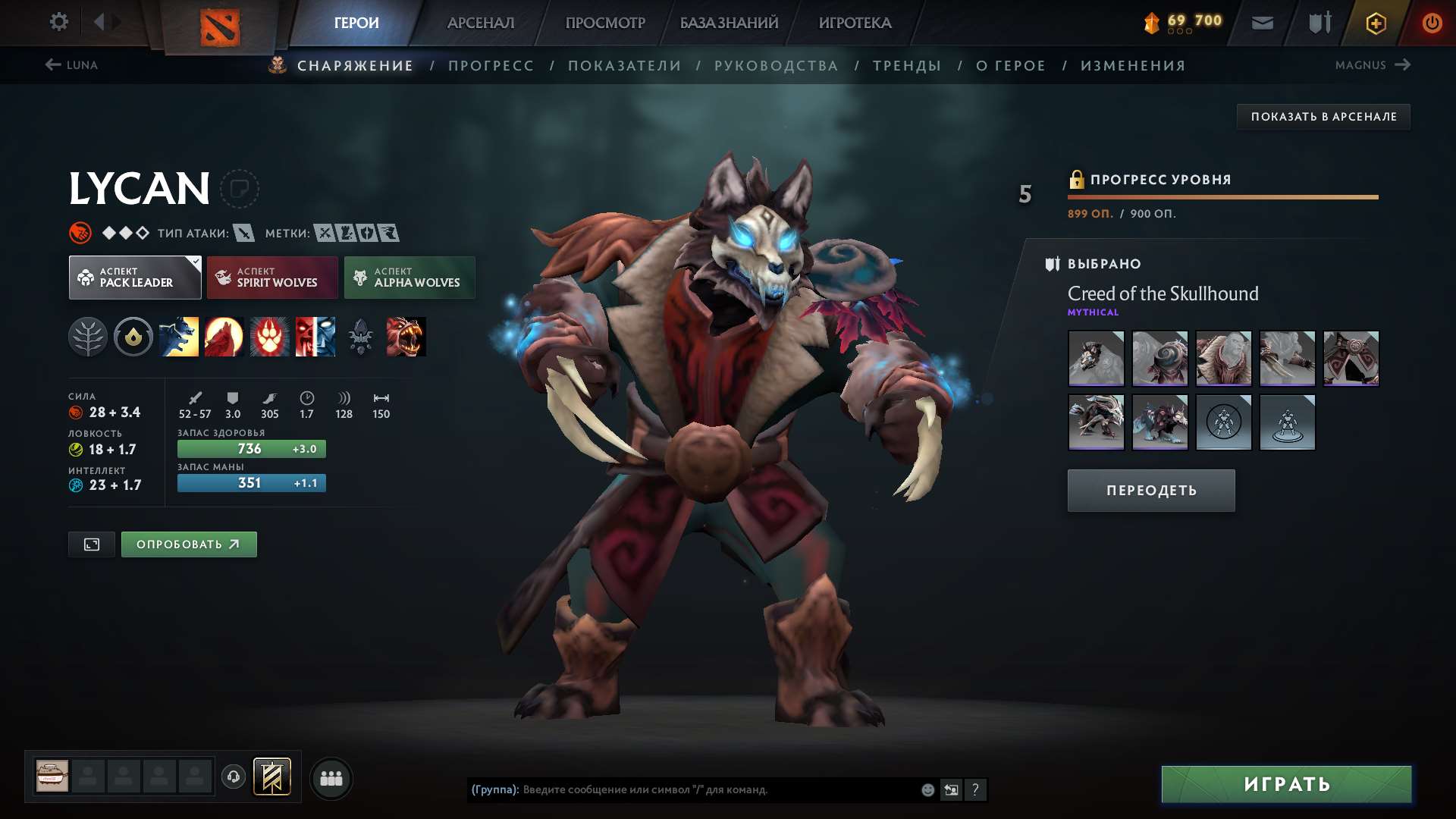
Task: Open the Howl ability icon
Action: pyautogui.click(x=225, y=337)
